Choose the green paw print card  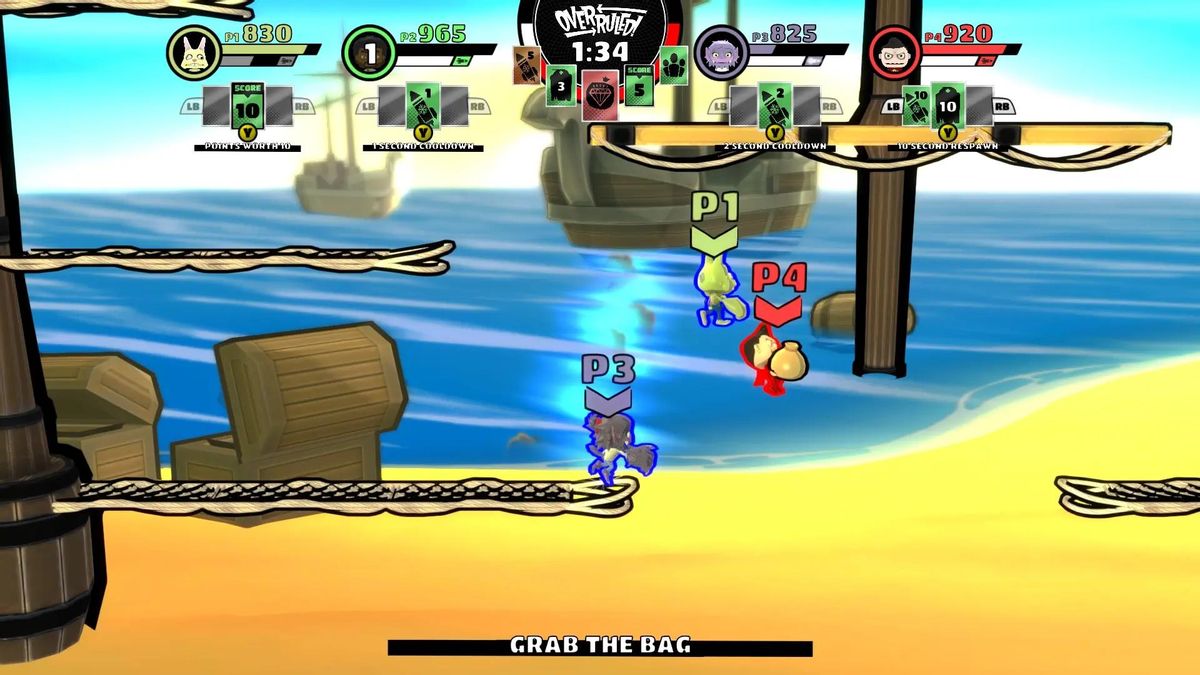pos(673,66)
